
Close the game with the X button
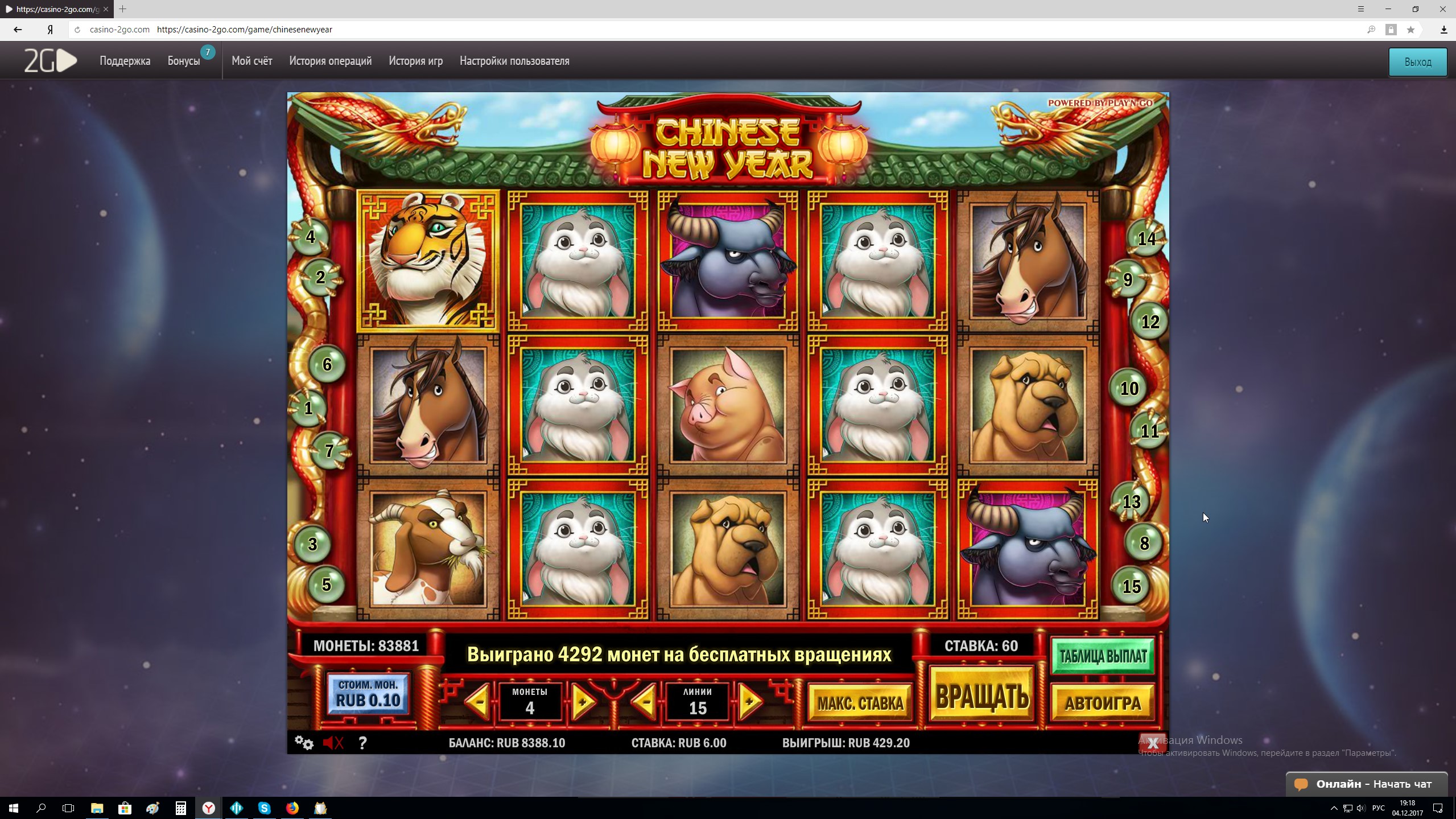(x=1153, y=743)
